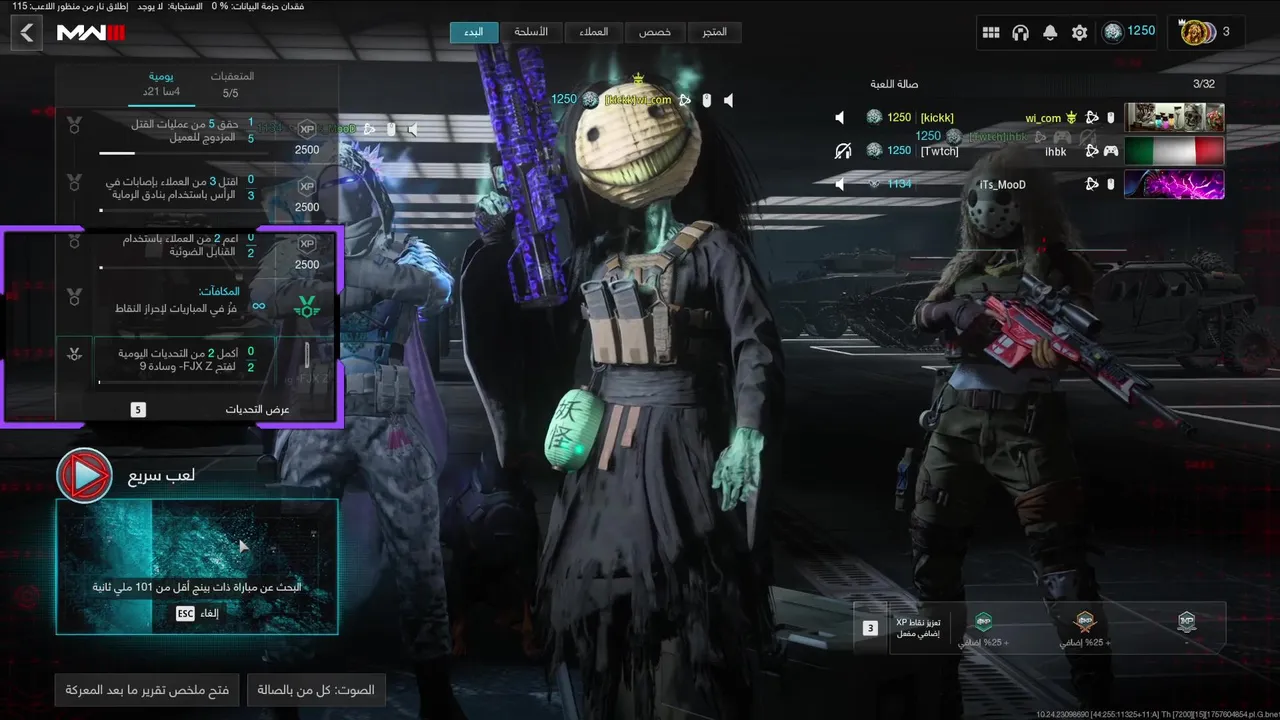Image resolution: width=1280 pixels, height=720 pixels.
Task: Select the خصص tab
Action: (x=655, y=32)
